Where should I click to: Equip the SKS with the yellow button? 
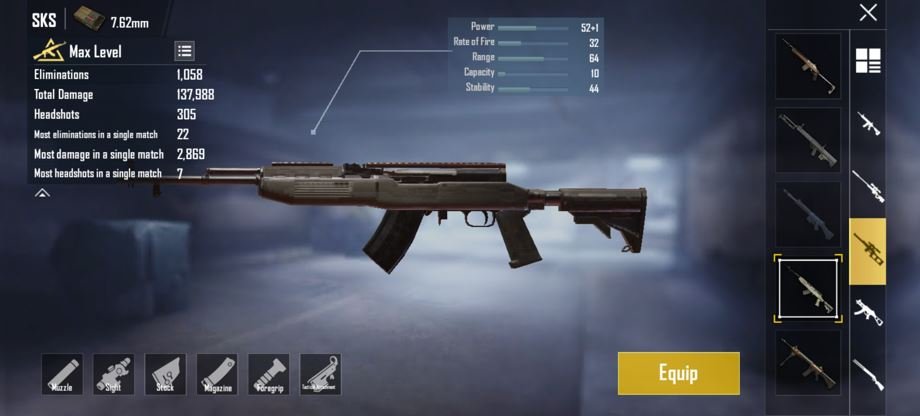click(x=678, y=373)
